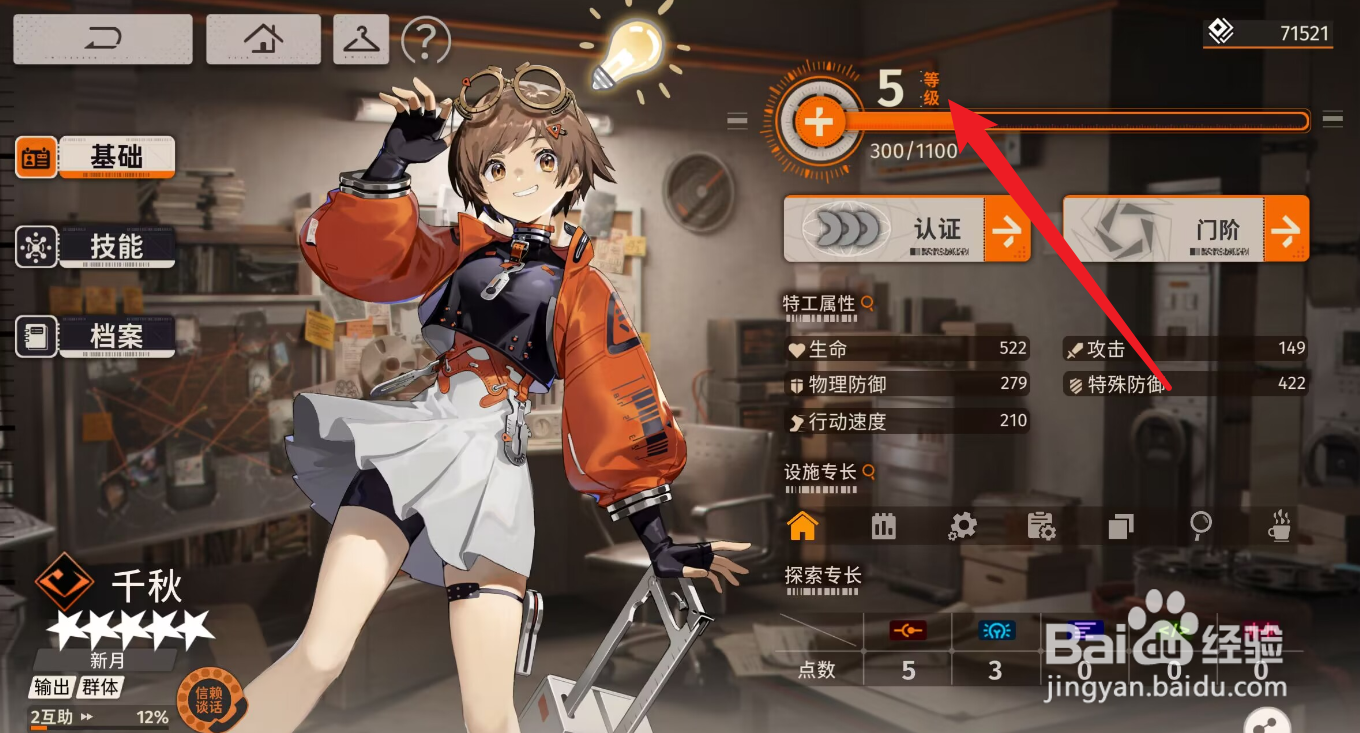
Task: Select the orange house facility icon
Action: point(802,526)
